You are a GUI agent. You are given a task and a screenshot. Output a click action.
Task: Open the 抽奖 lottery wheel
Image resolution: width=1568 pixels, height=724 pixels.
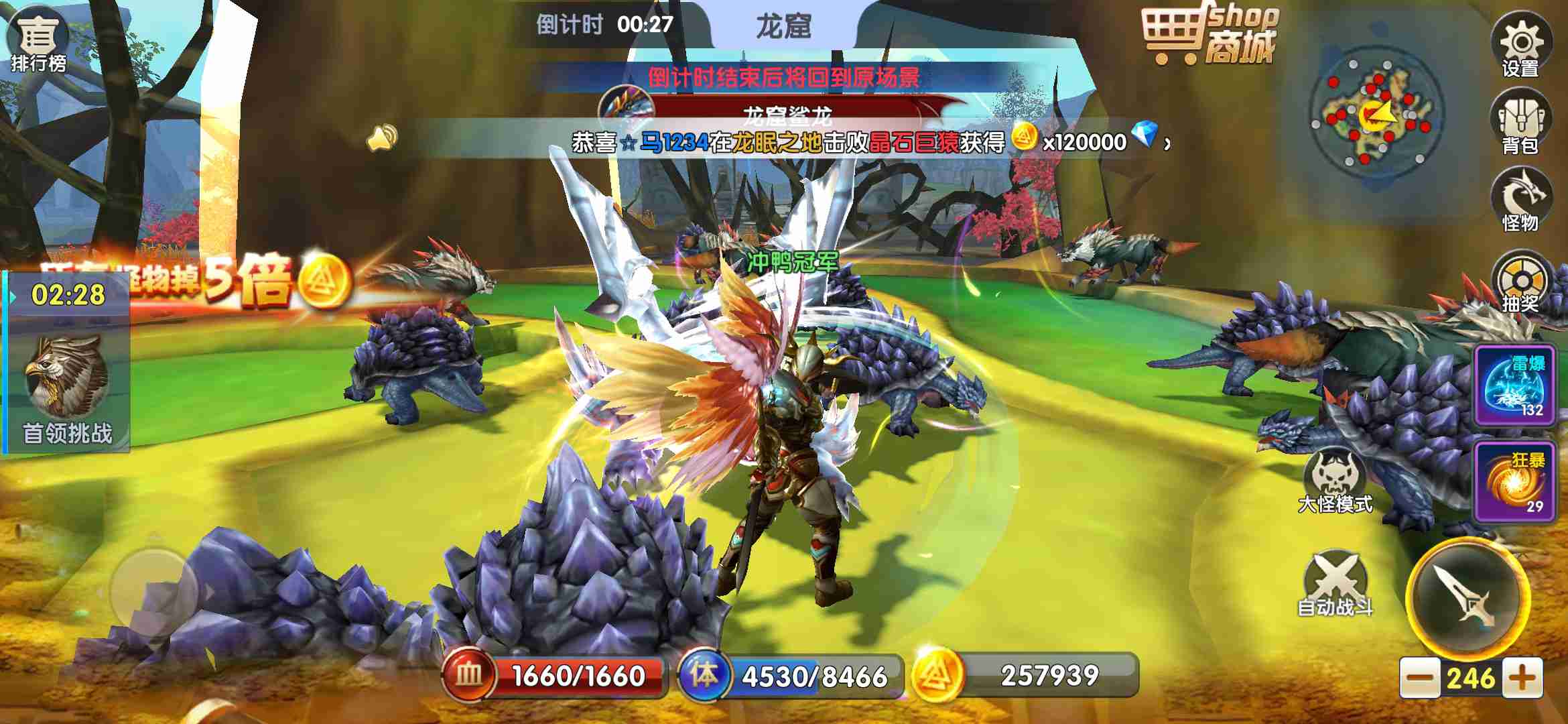(x=1520, y=283)
